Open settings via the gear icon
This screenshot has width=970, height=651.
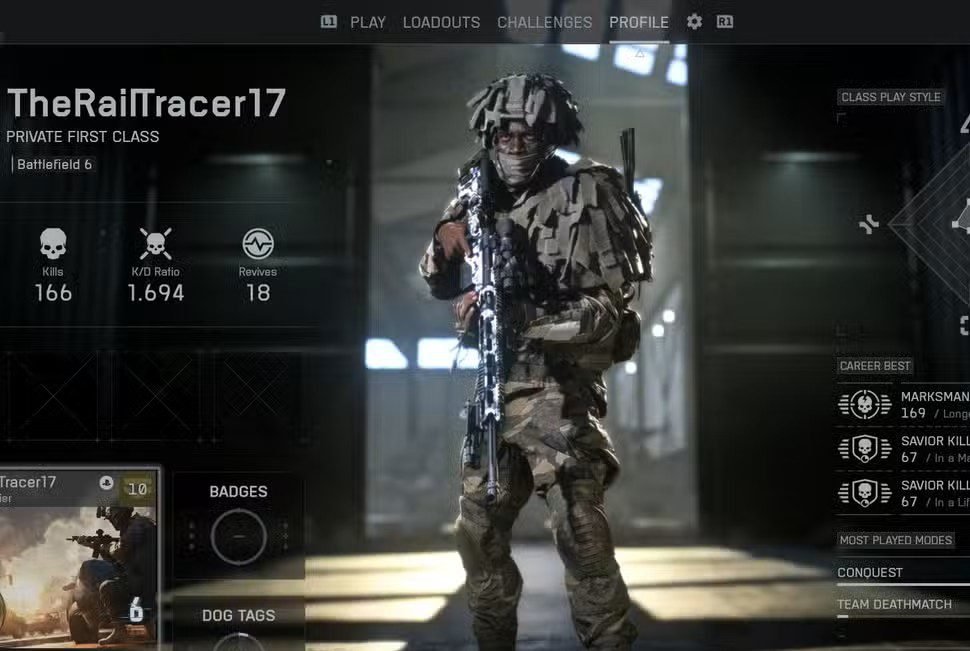[694, 22]
